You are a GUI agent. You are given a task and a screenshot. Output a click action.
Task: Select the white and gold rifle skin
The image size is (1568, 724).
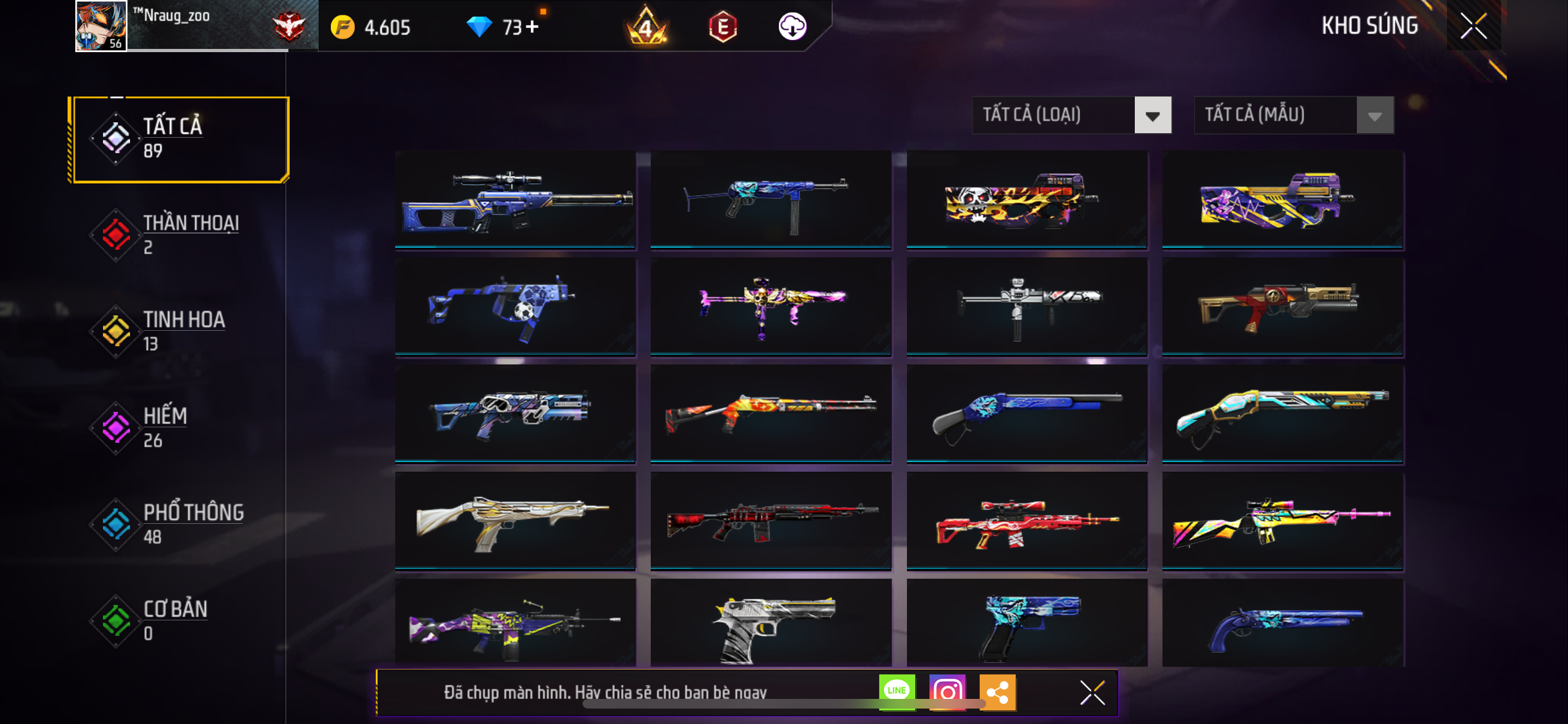(x=515, y=520)
